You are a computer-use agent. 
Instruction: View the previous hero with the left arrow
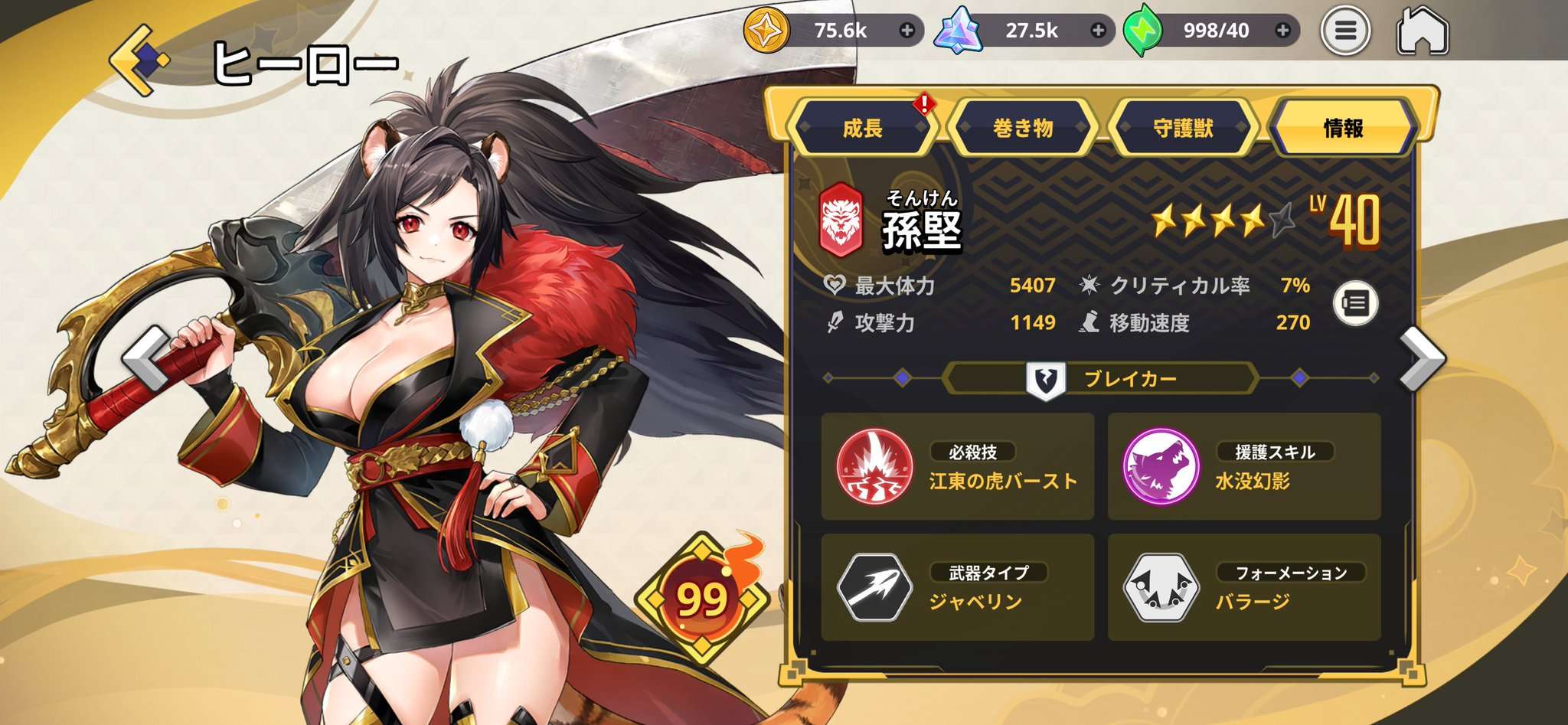click(x=145, y=358)
